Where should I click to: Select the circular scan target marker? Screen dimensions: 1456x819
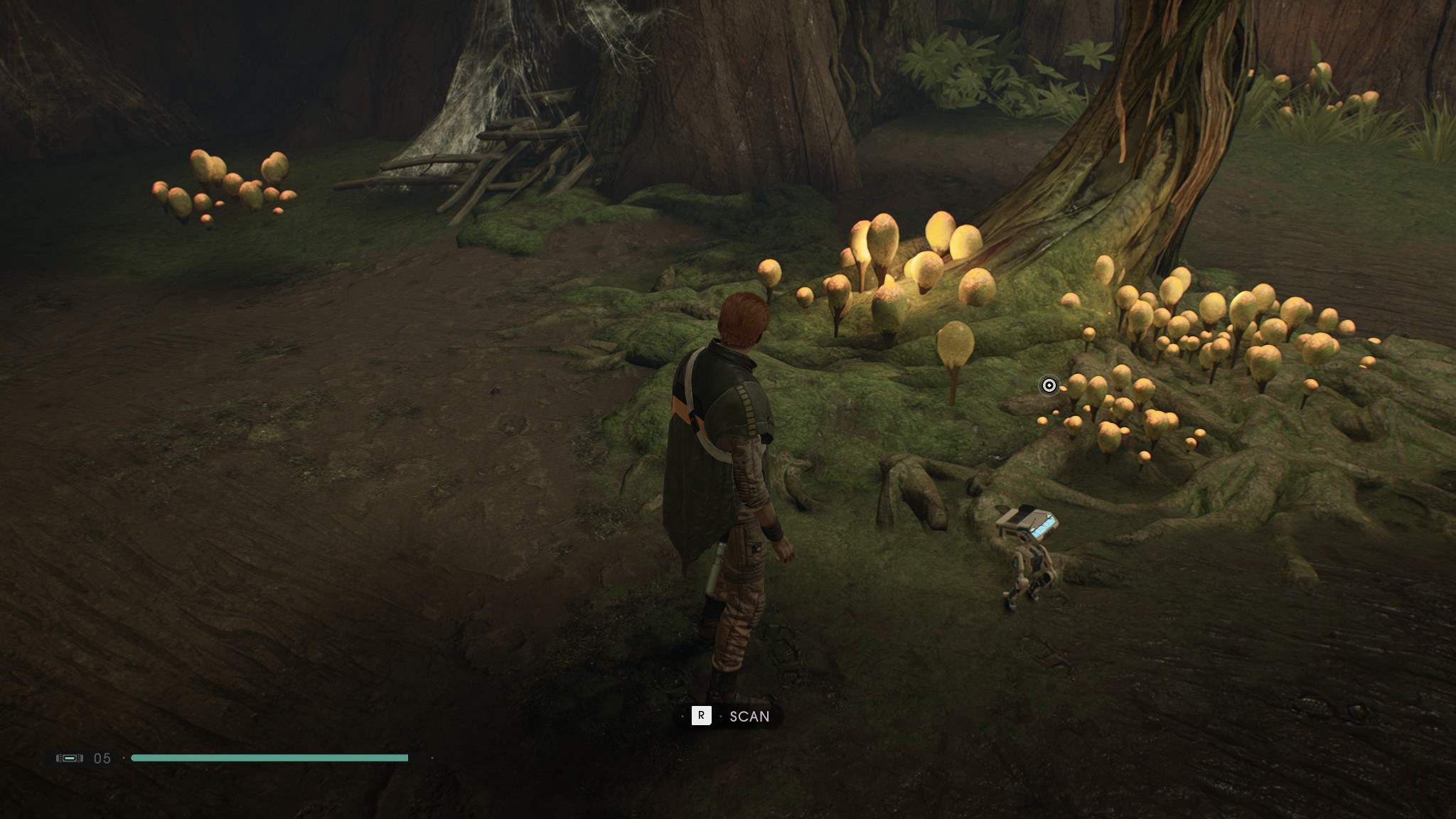pos(1049,385)
